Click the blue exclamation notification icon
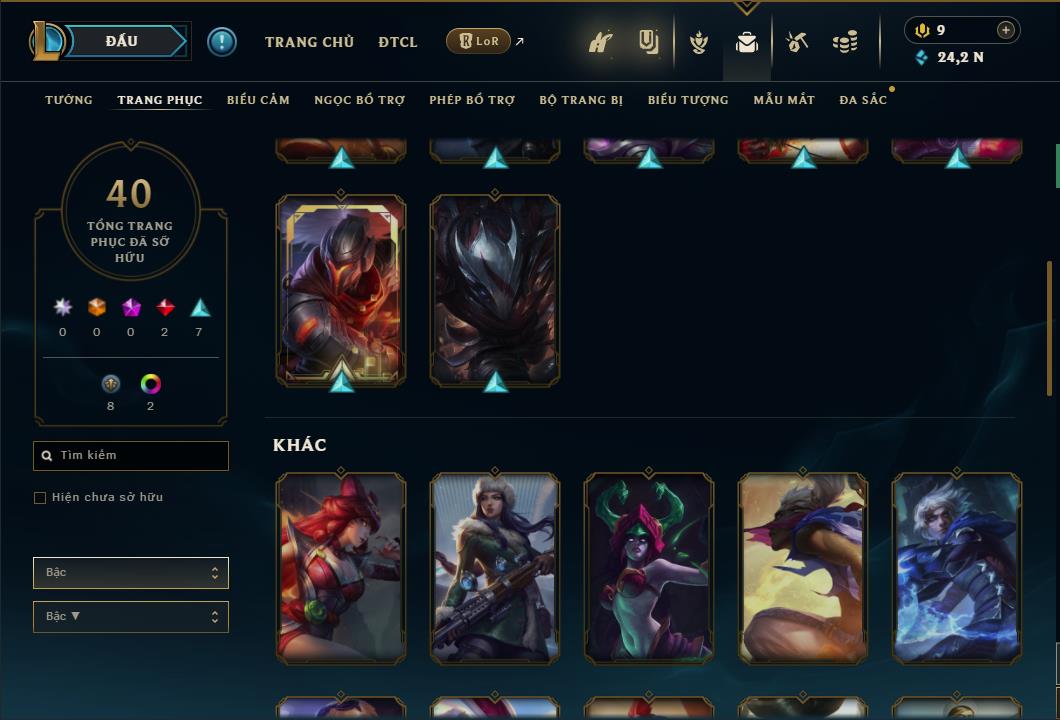Image resolution: width=1060 pixels, height=720 pixels. pos(222,41)
